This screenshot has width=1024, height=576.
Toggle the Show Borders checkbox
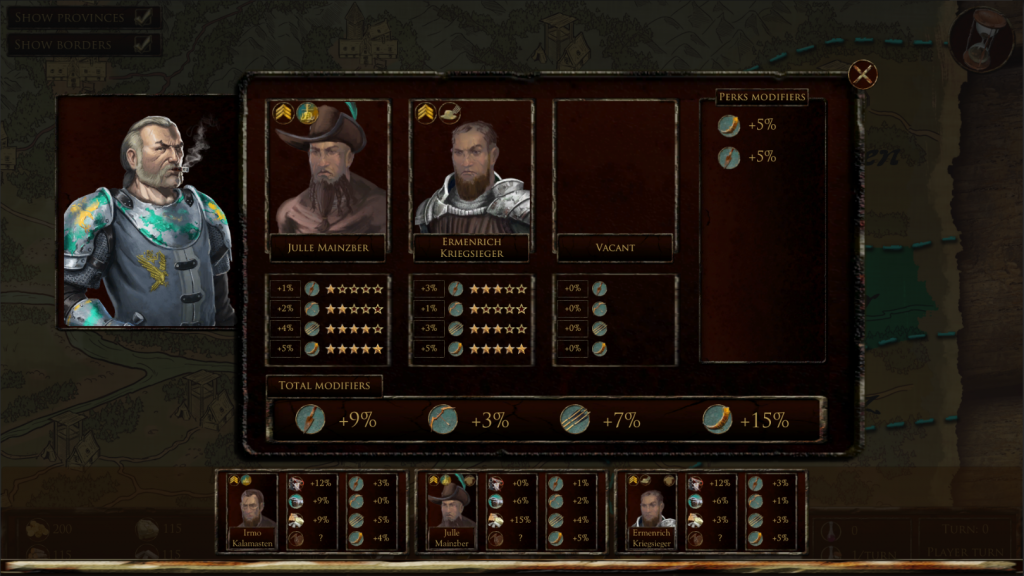143,44
